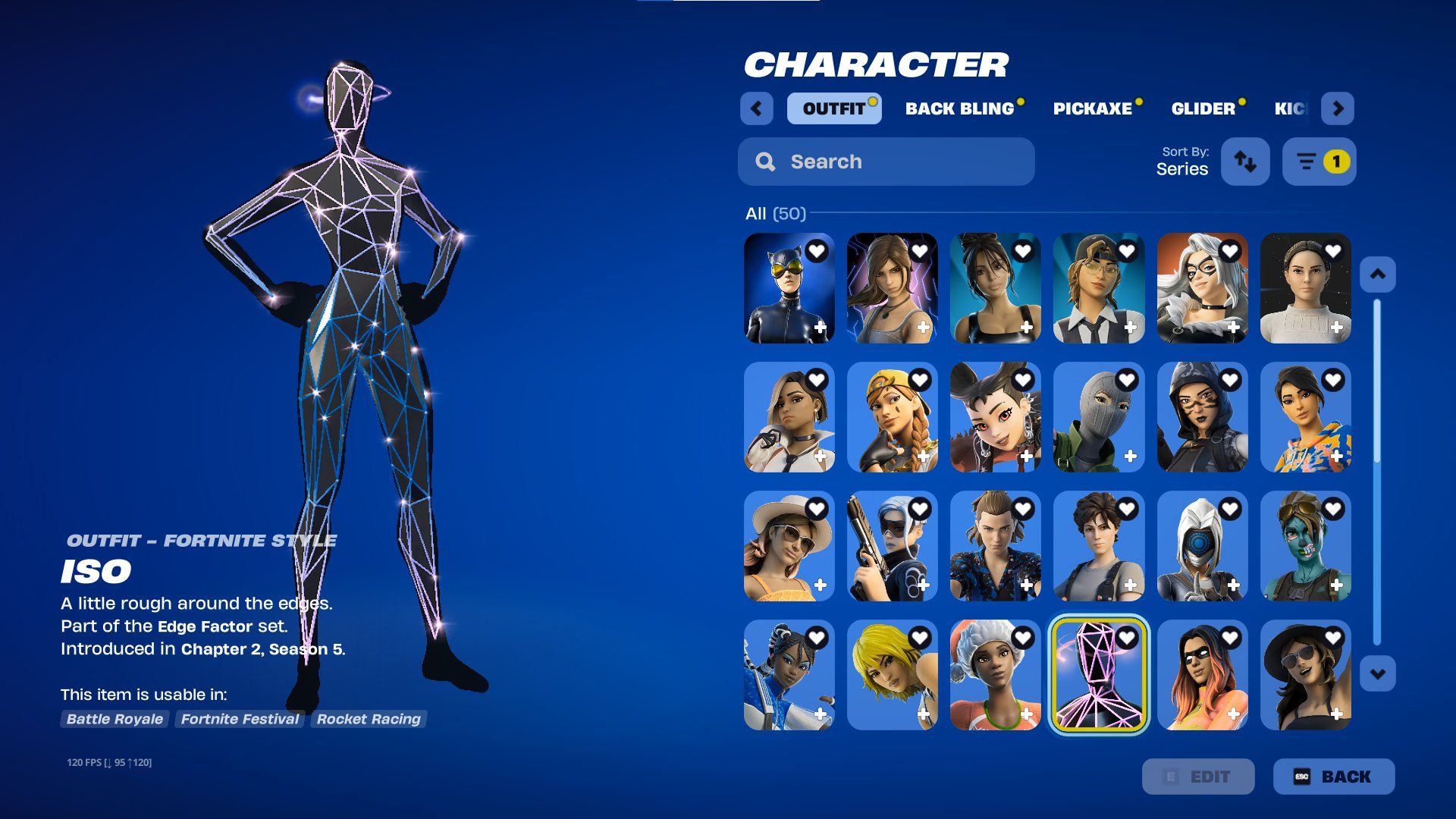Image resolution: width=1456 pixels, height=819 pixels.
Task: Show the Outfit tab
Action: [x=833, y=108]
